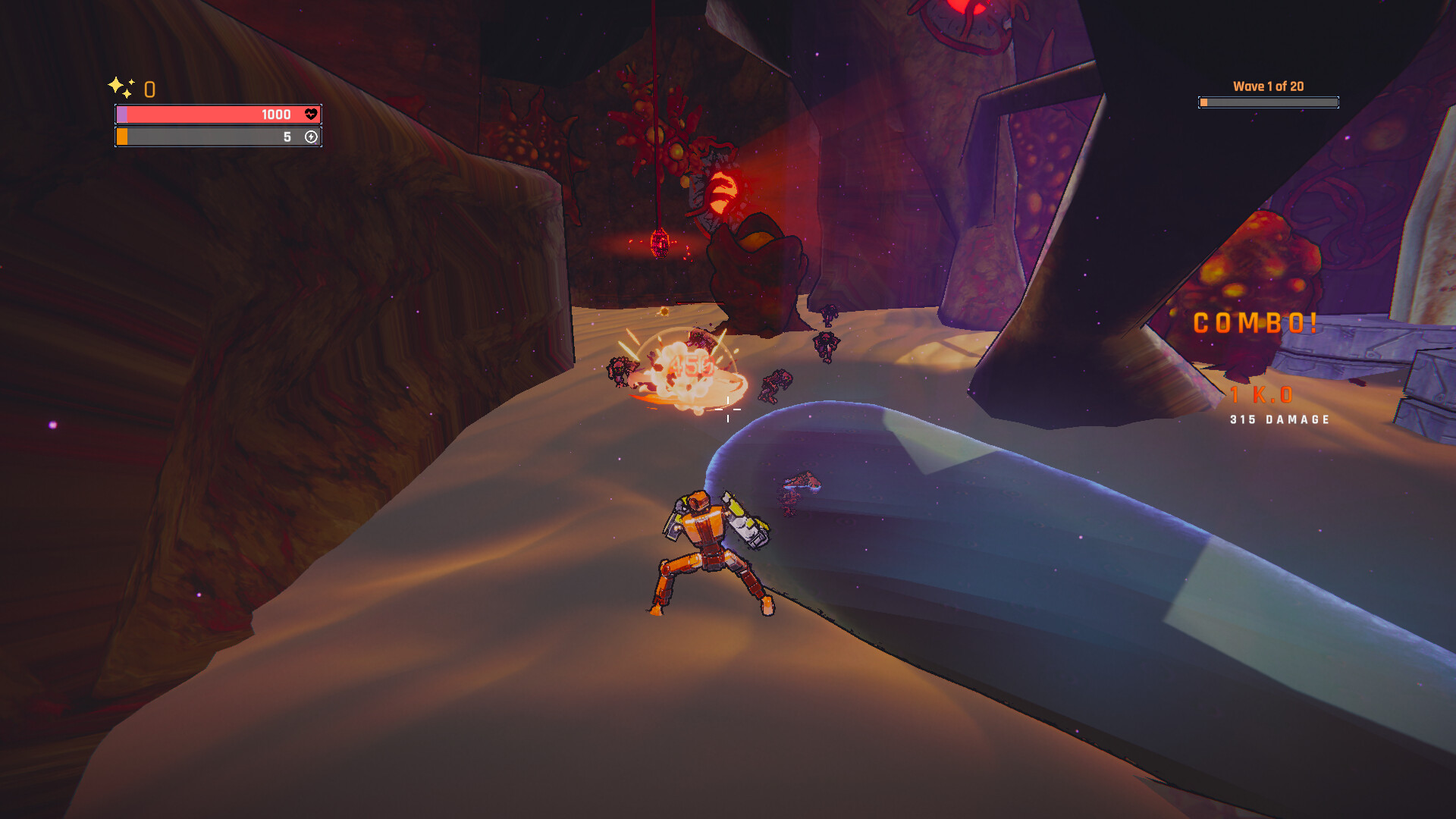1456x819 pixels.
Task: Click the lightning energy icon
Action: [x=310, y=137]
